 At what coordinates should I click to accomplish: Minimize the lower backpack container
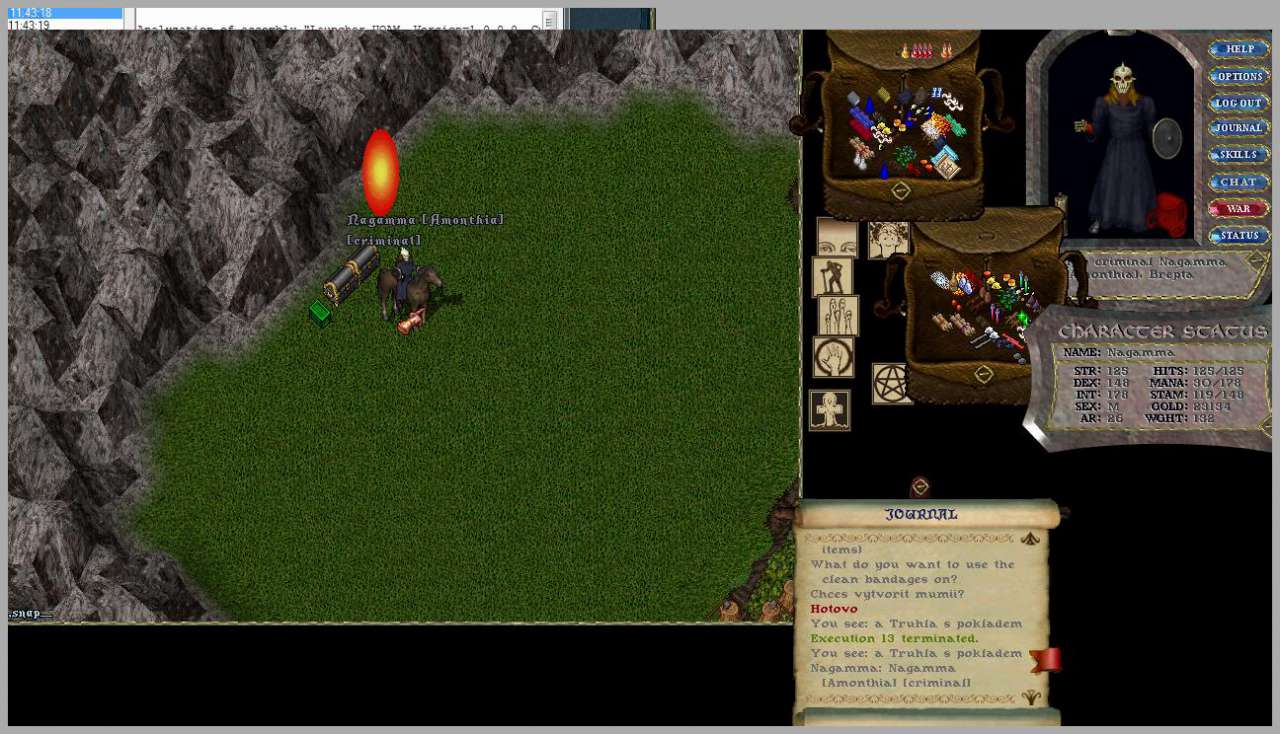tap(984, 374)
